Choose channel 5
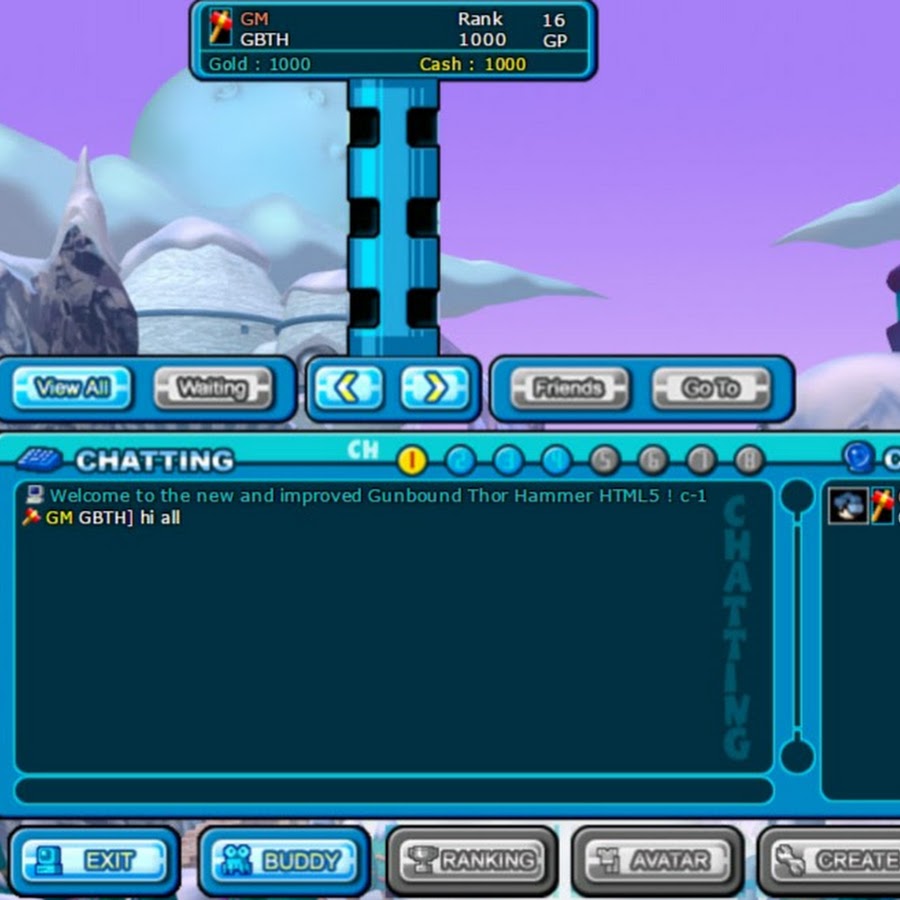The width and height of the screenshot is (900, 900). [604, 460]
